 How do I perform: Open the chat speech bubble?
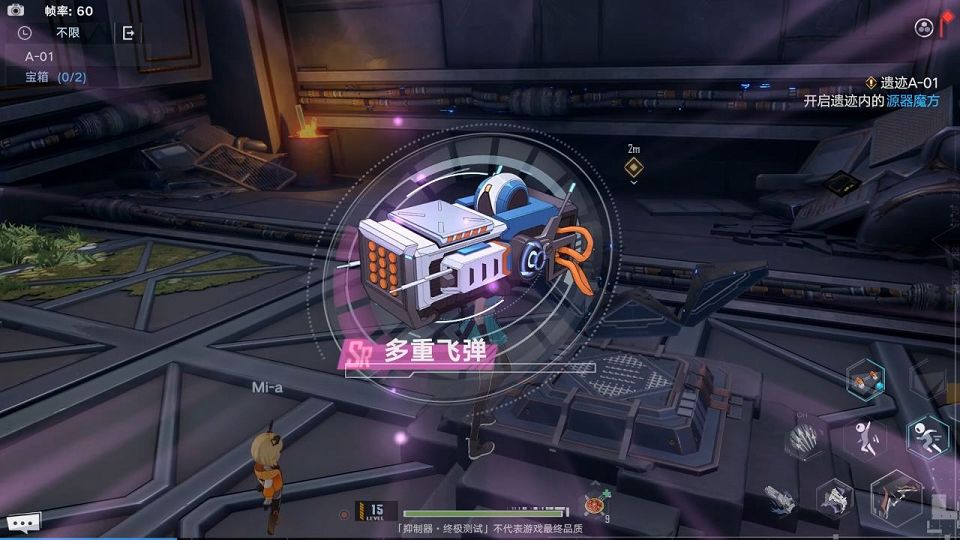(22, 521)
